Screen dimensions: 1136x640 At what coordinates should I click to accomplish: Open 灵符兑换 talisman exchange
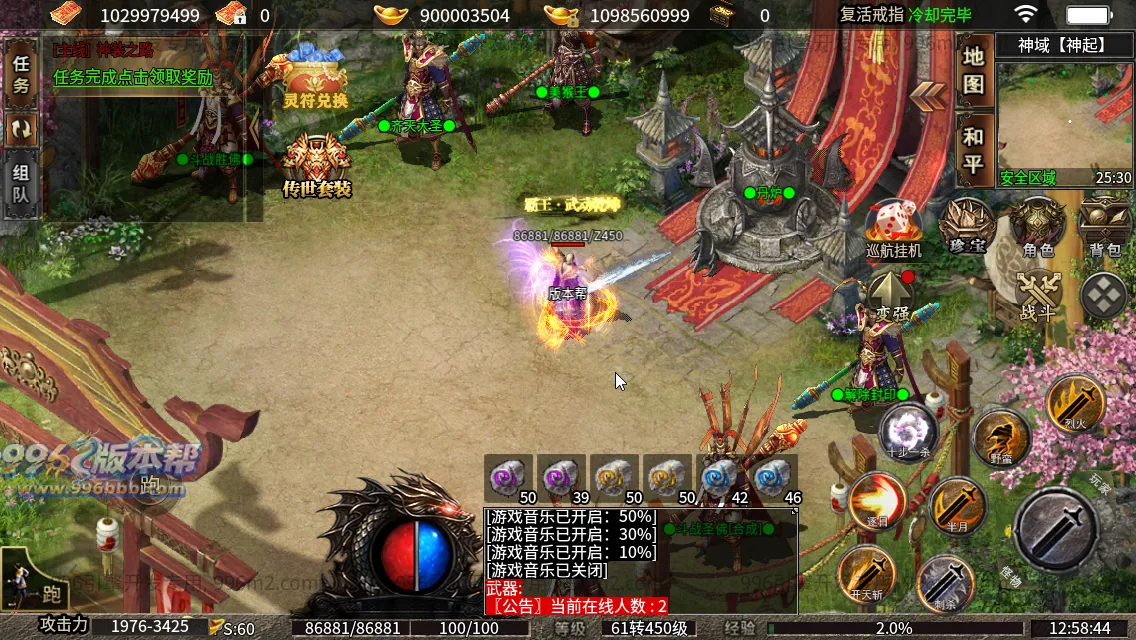point(315,82)
